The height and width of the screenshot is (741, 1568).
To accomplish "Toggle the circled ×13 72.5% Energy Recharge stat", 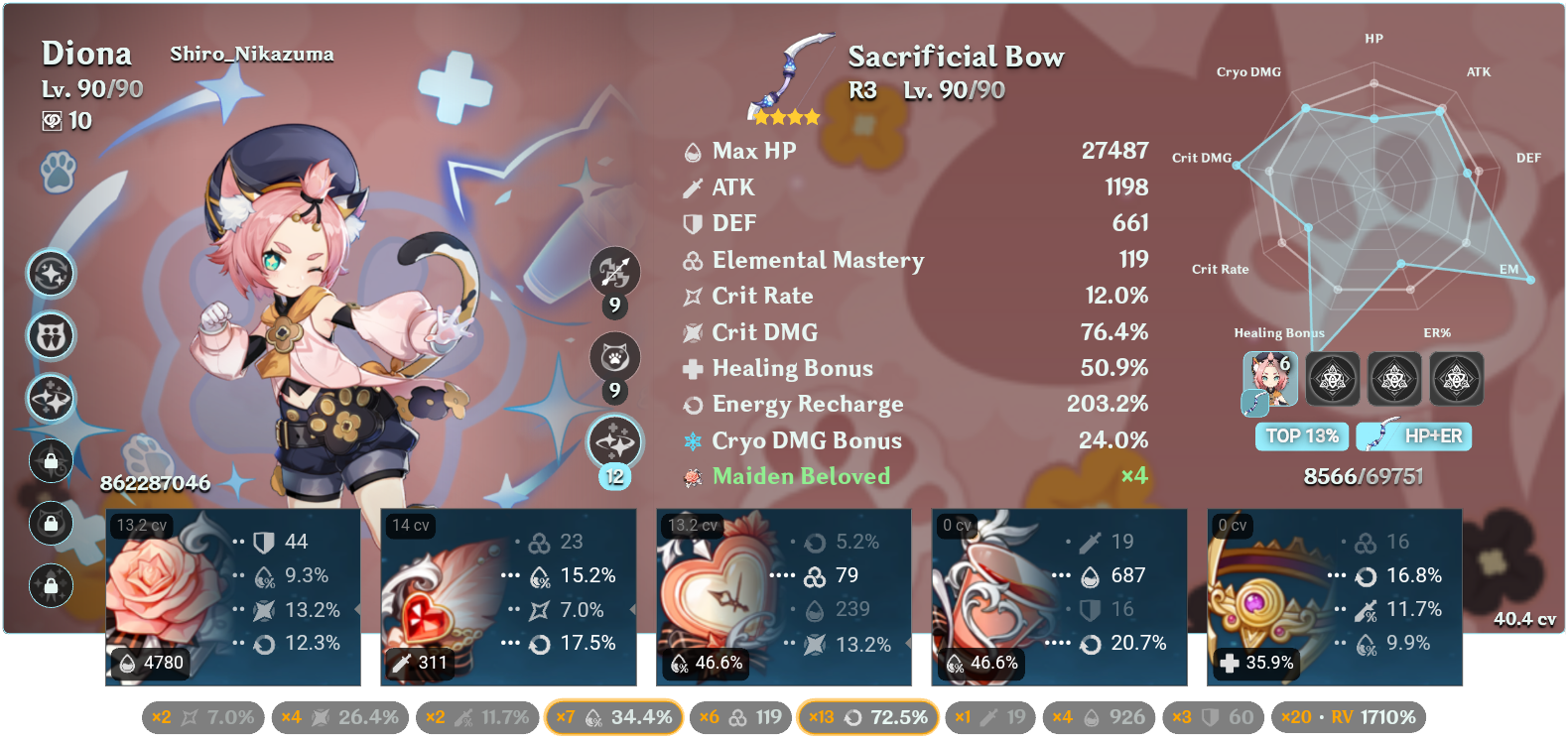I will 867,716.
